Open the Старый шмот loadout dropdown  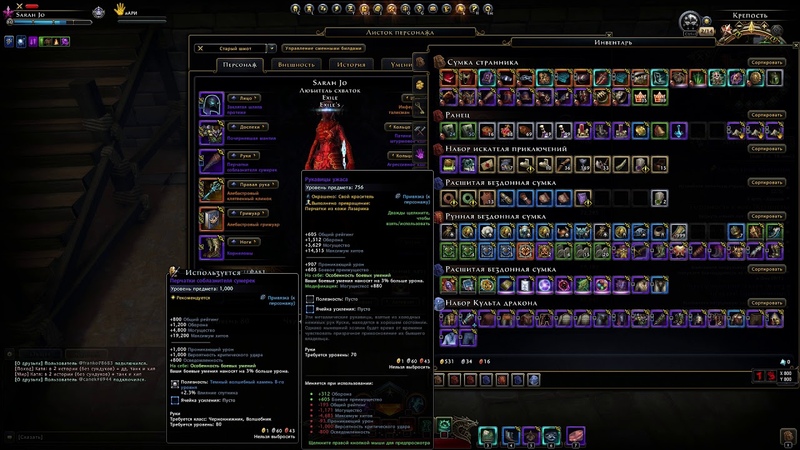235,48
